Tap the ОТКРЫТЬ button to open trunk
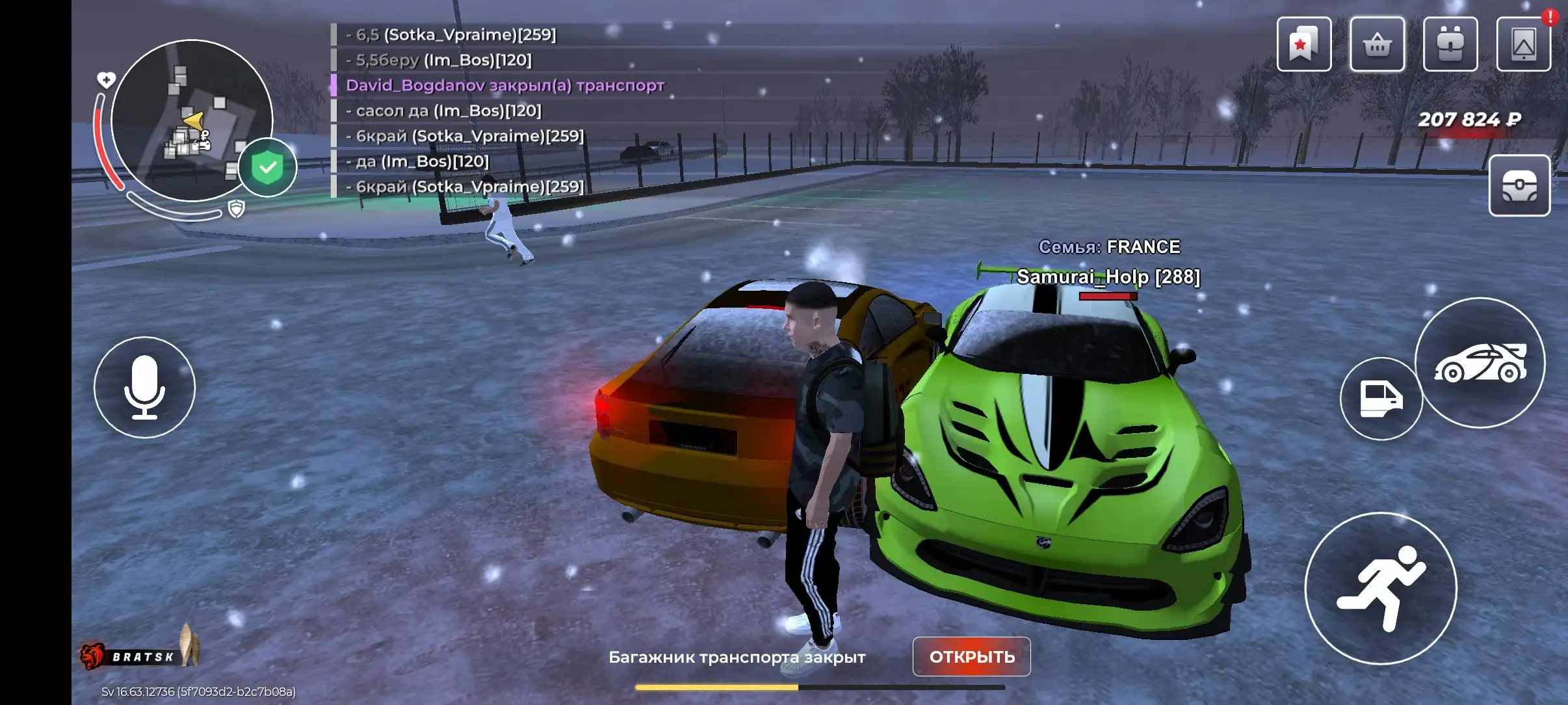Image resolution: width=1568 pixels, height=705 pixels. click(971, 656)
